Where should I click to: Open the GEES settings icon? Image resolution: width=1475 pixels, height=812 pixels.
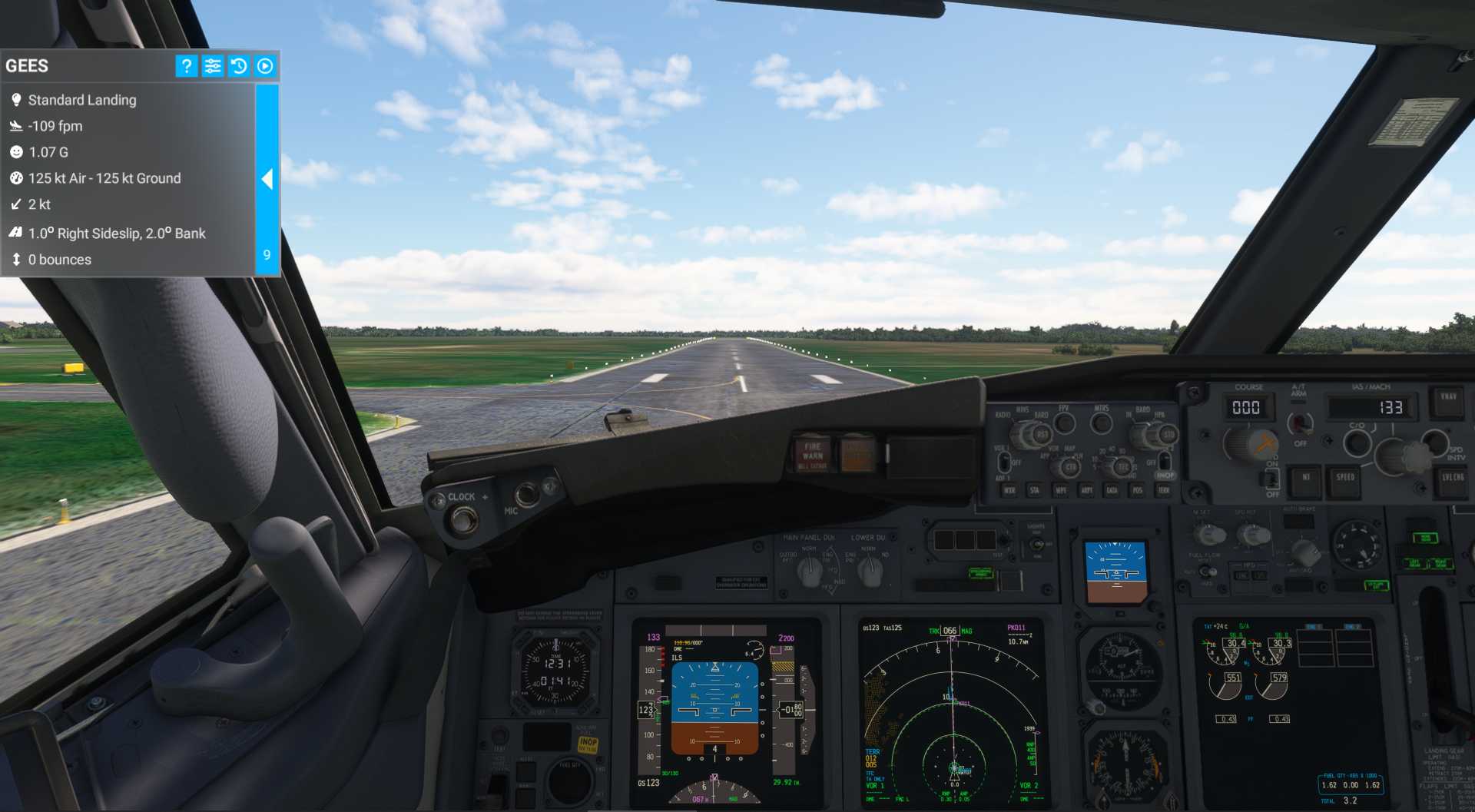click(x=213, y=66)
